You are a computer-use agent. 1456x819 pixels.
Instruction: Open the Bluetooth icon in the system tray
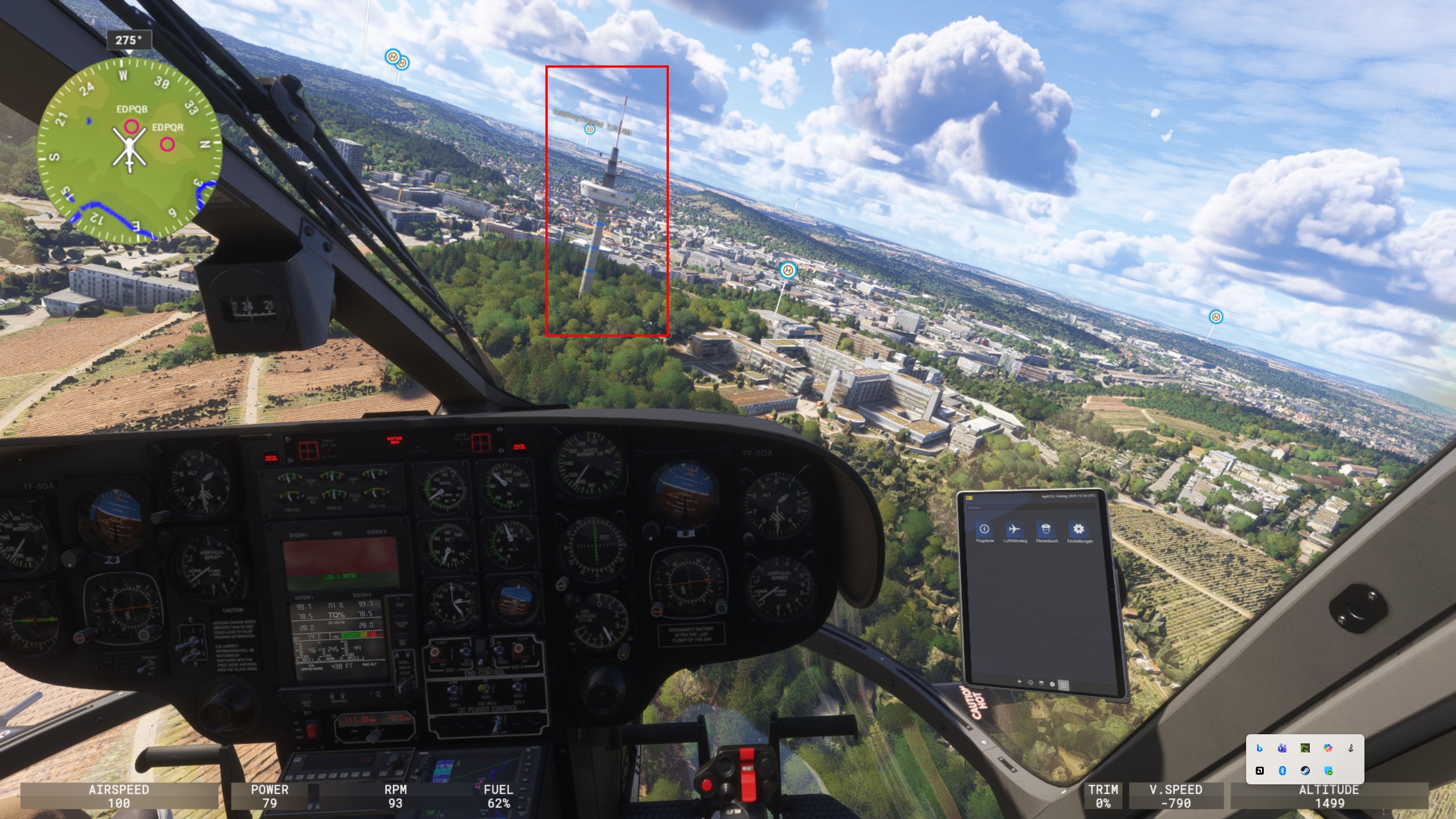pyautogui.click(x=1282, y=771)
